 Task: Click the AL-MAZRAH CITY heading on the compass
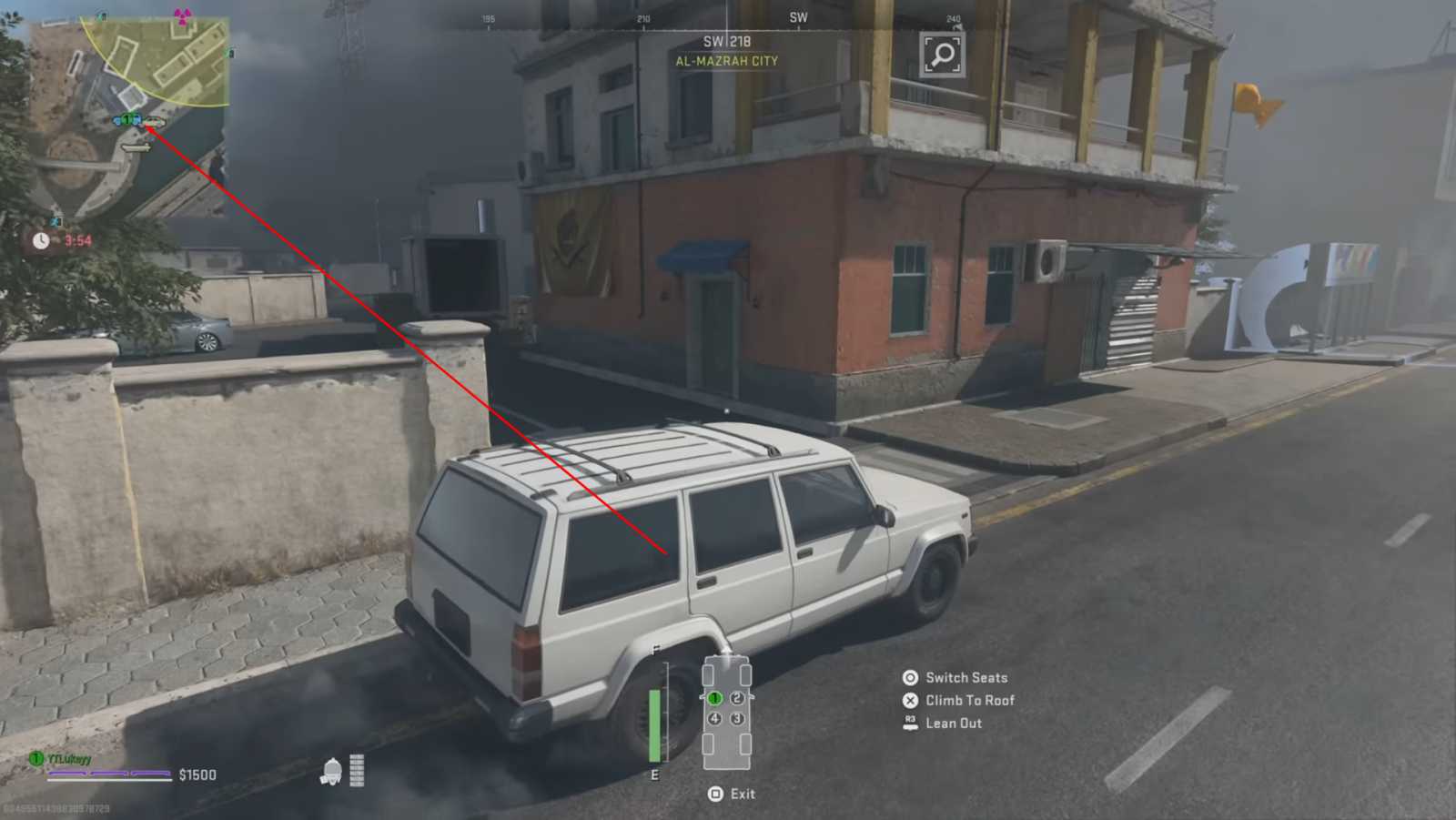728,62
